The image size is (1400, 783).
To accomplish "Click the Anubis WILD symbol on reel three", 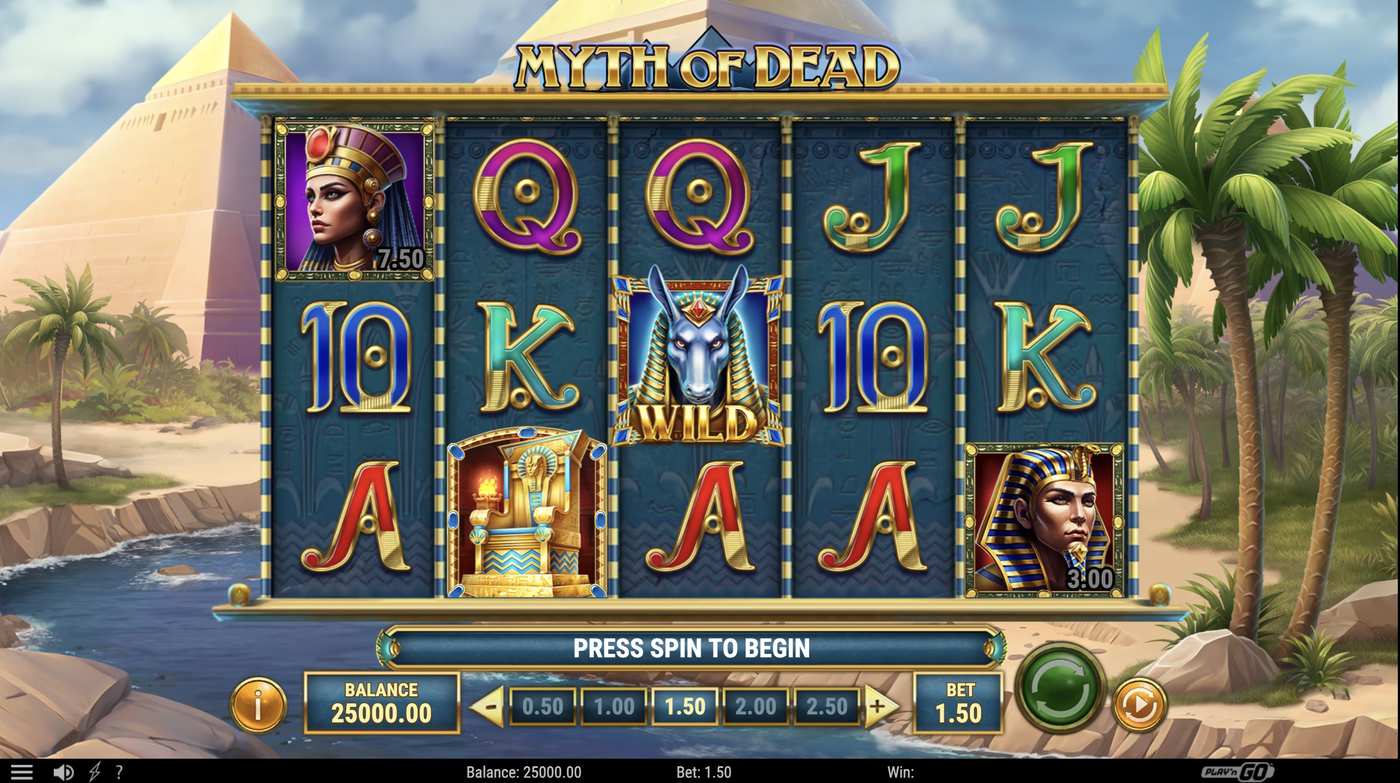I will click(x=700, y=360).
